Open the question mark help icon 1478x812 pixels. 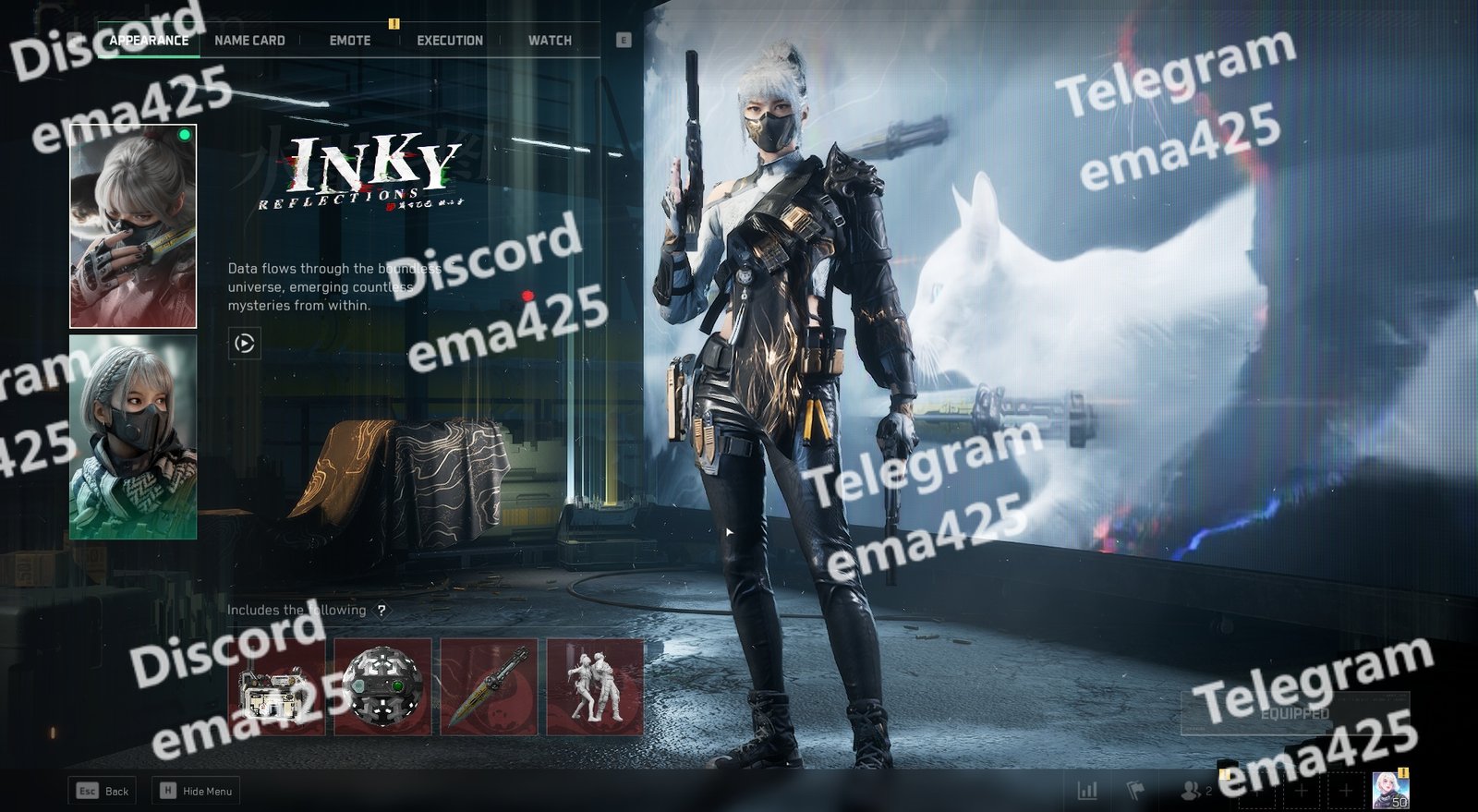click(382, 611)
